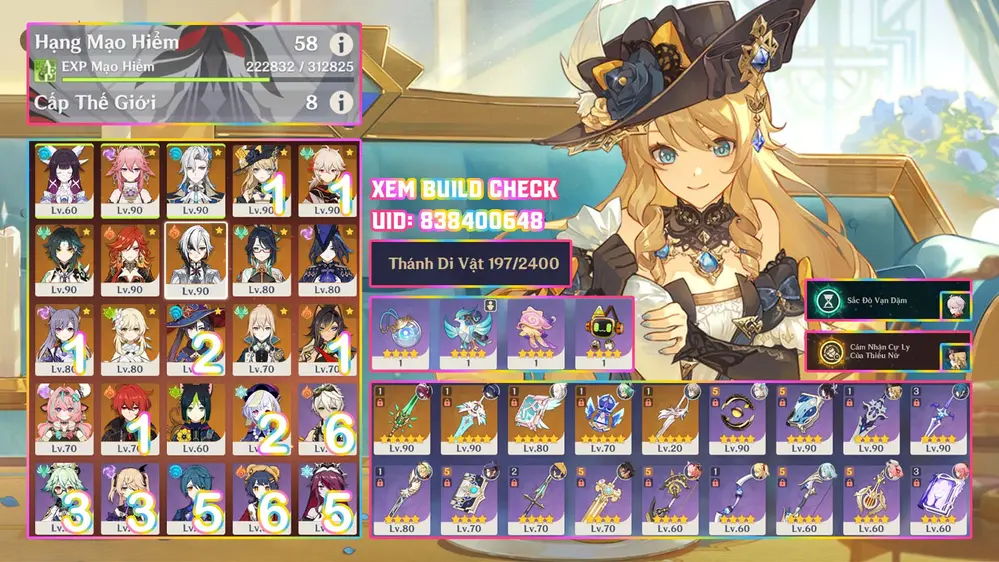Viewport: 999px width, 562px height.
Task: Click the info icon beside Cấp Thế Giới
Action: coord(342,102)
